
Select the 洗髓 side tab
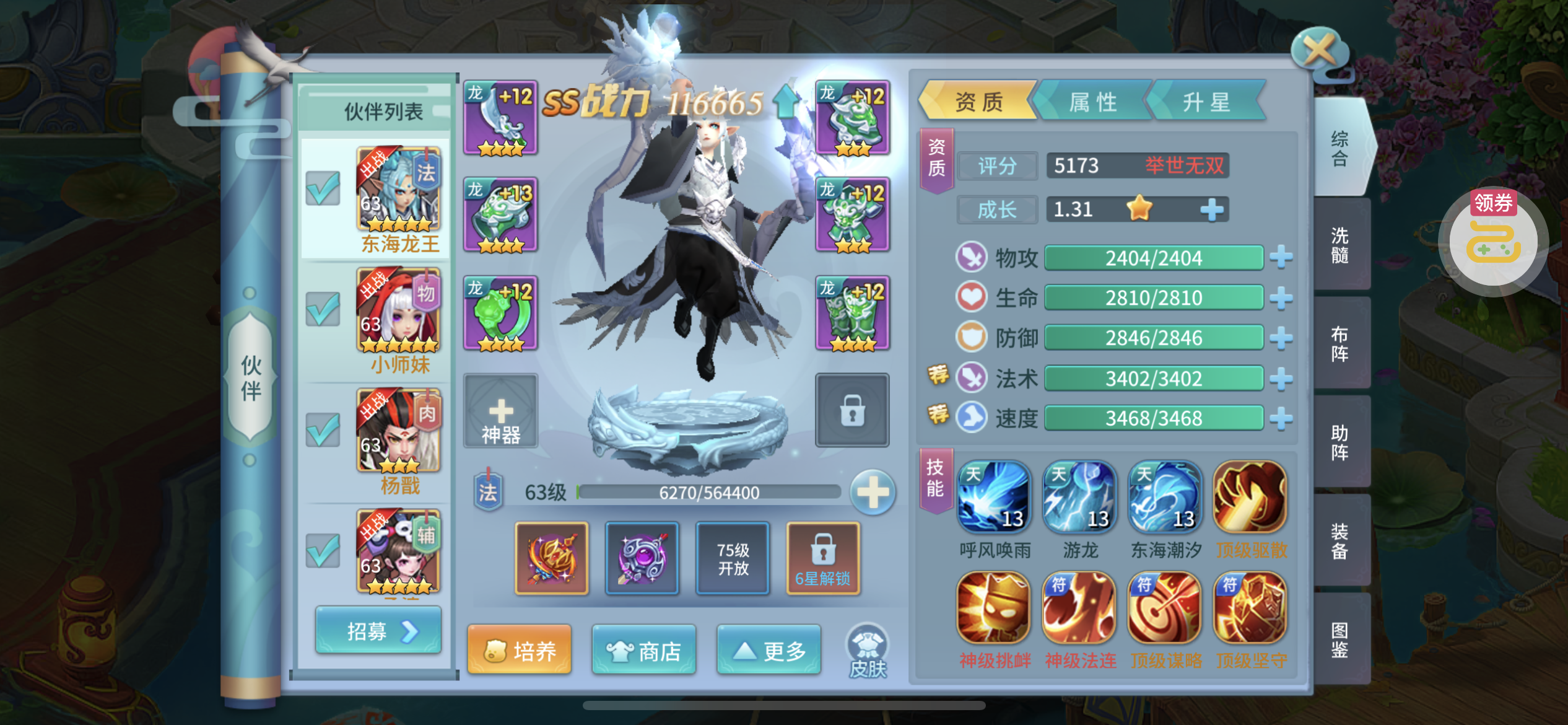click(x=1340, y=245)
